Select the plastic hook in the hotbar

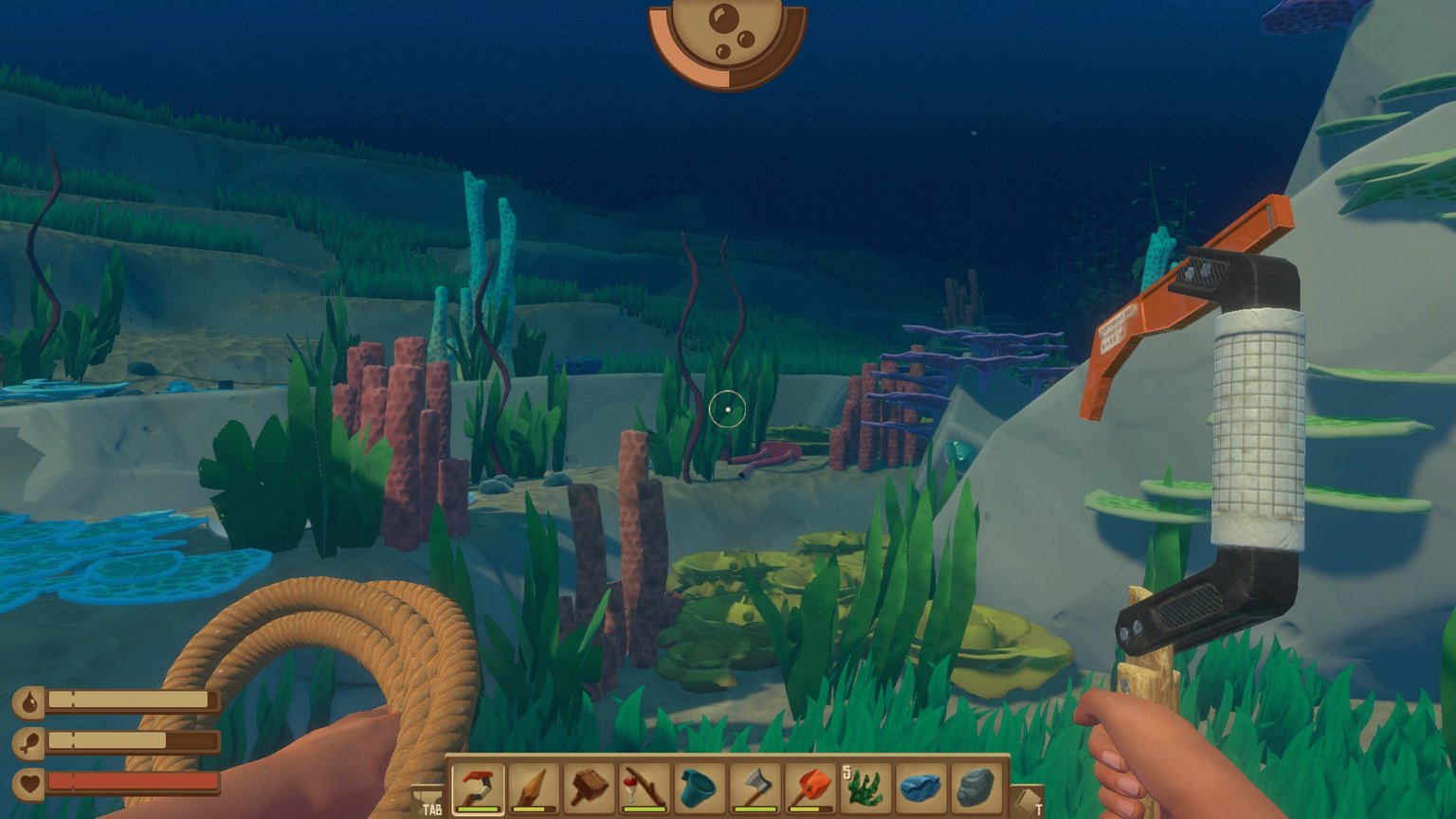[x=478, y=788]
